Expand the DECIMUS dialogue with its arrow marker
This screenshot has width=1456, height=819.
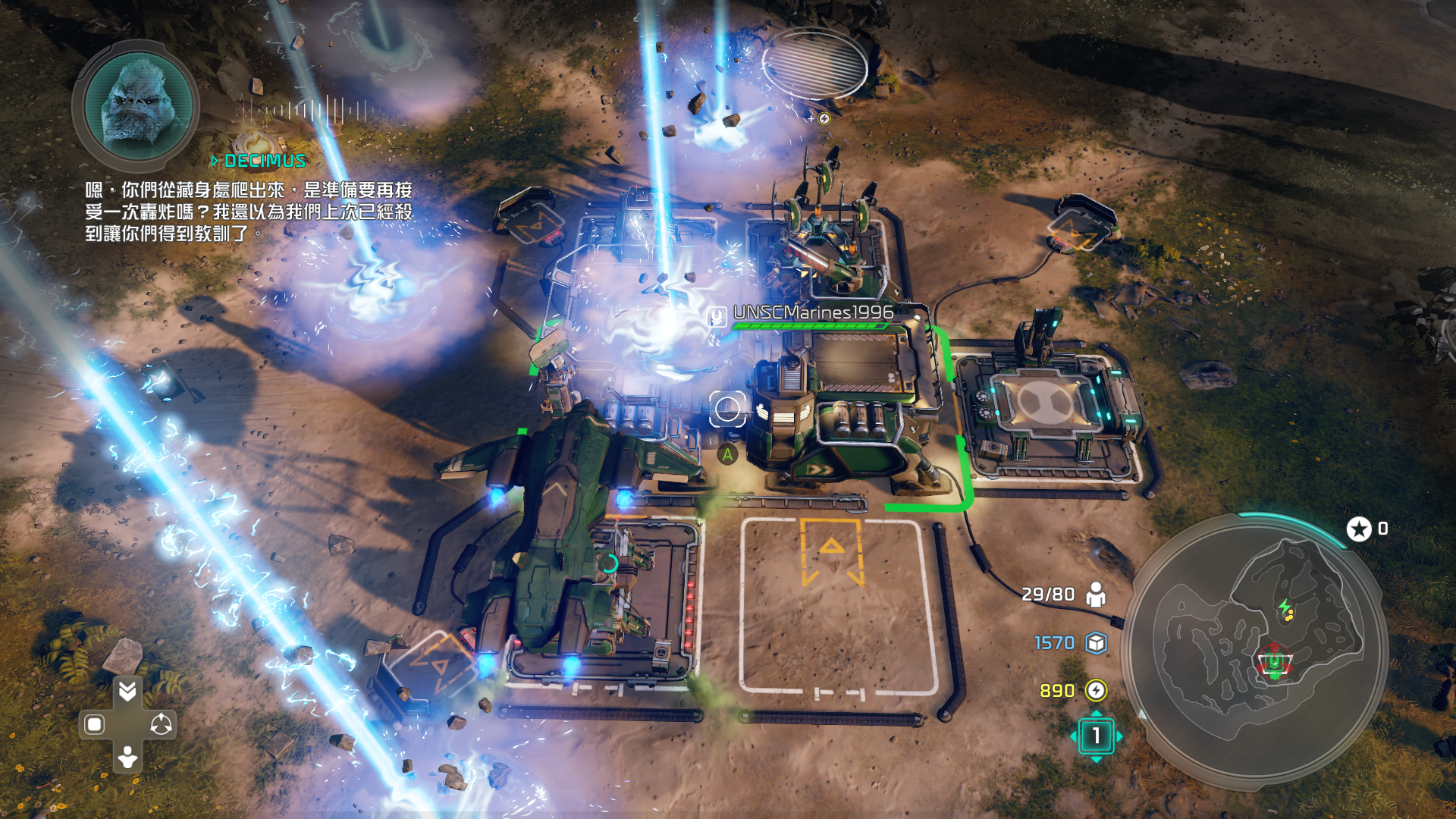(214, 161)
